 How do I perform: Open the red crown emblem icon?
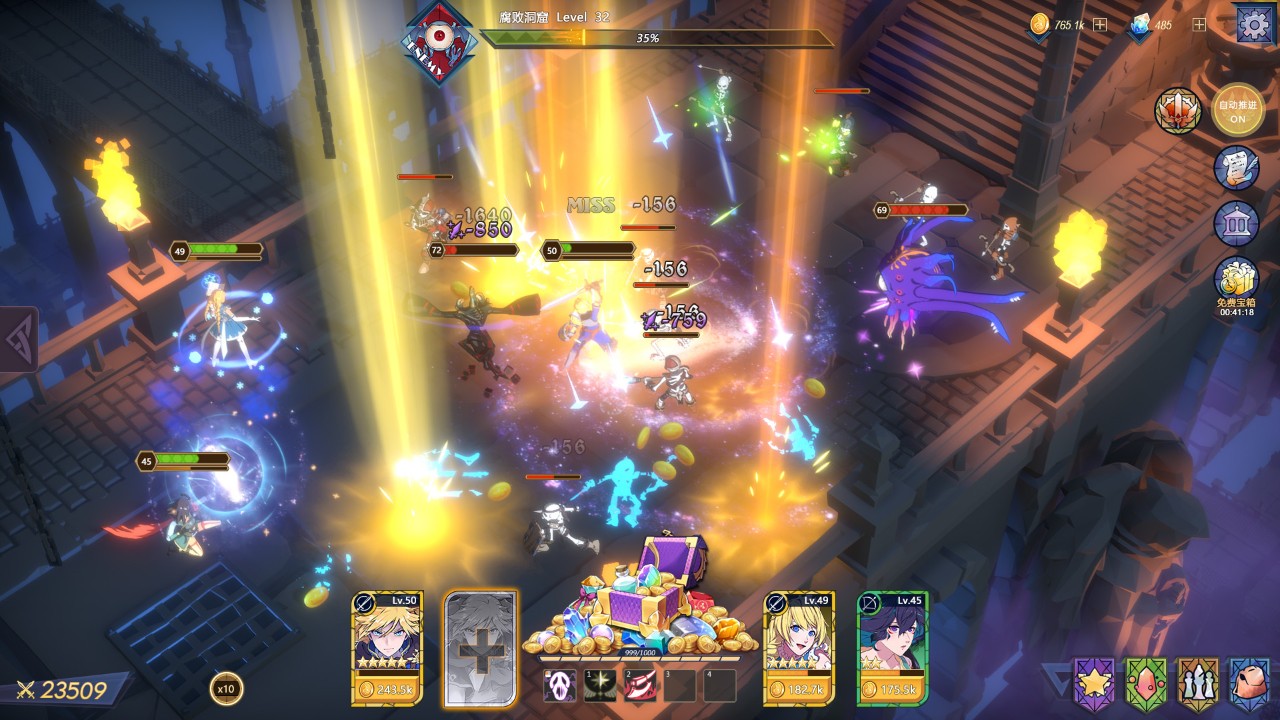pos(1178,110)
